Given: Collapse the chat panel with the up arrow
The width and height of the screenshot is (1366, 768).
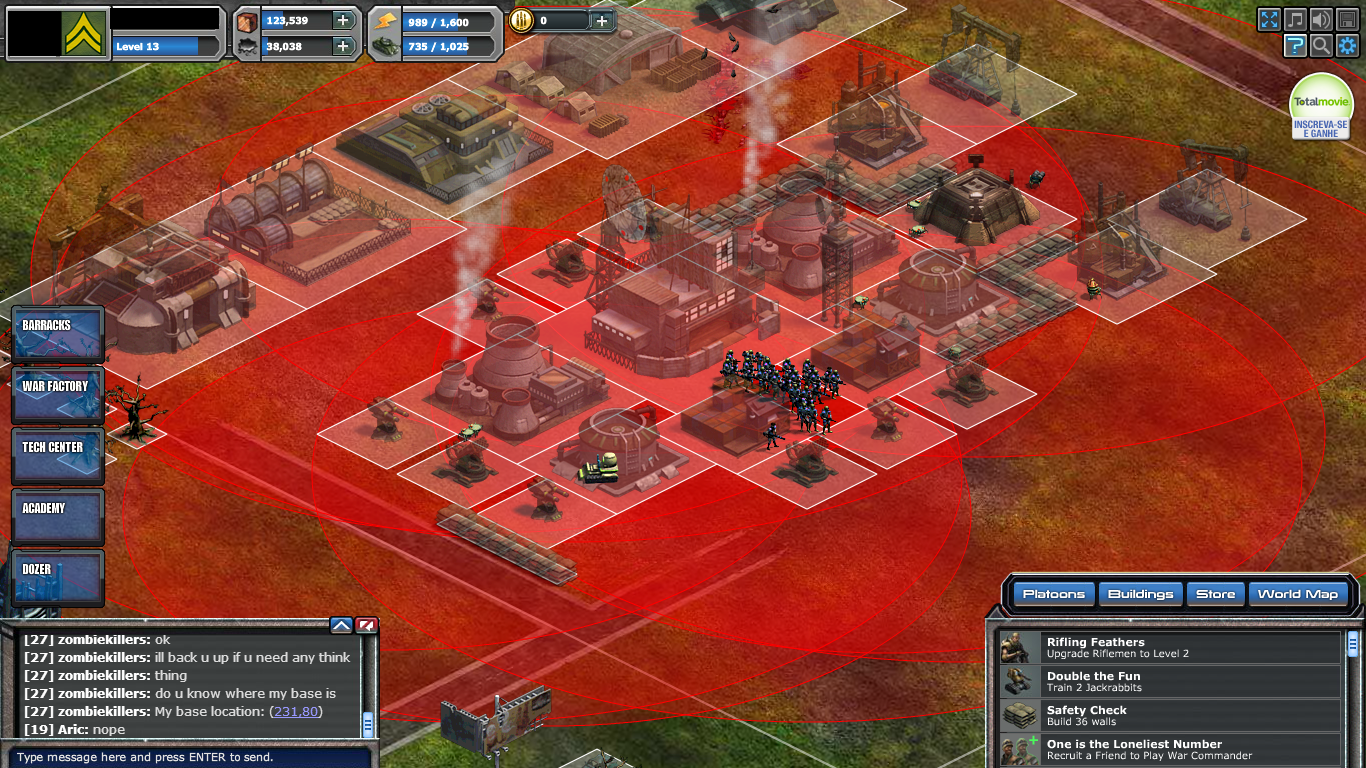Looking at the screenshot, I should tap(341, 624).
